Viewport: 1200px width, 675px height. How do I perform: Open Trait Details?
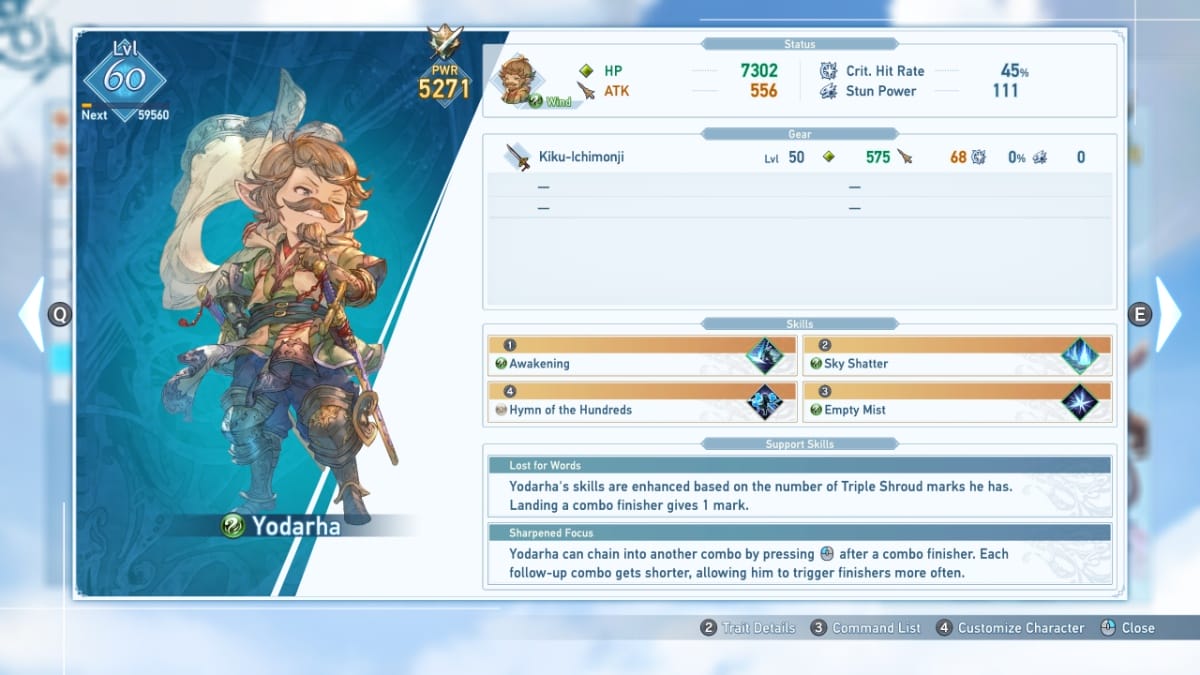[748, 628]
